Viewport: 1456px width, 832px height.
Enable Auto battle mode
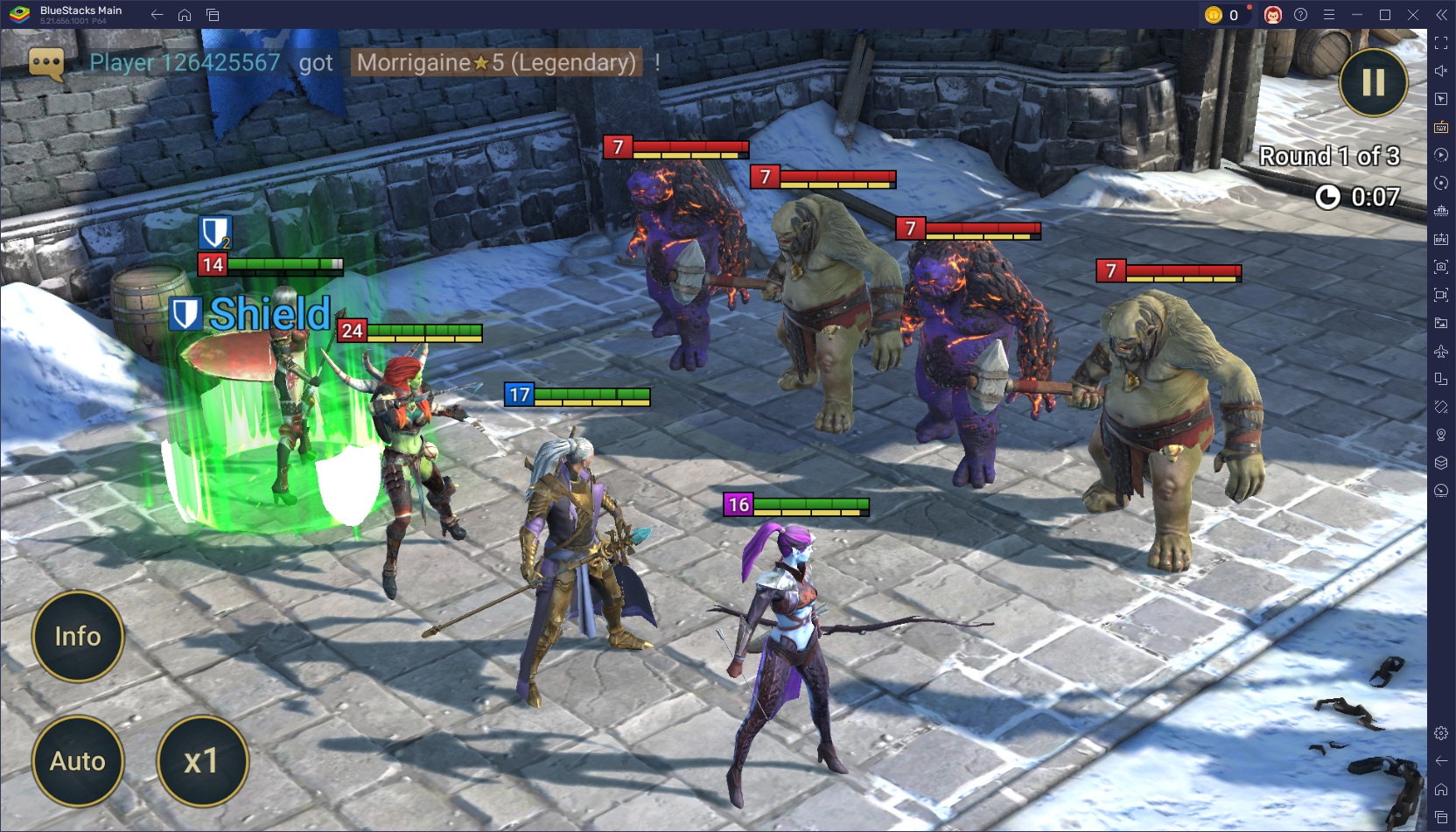(x=78, y=761)
